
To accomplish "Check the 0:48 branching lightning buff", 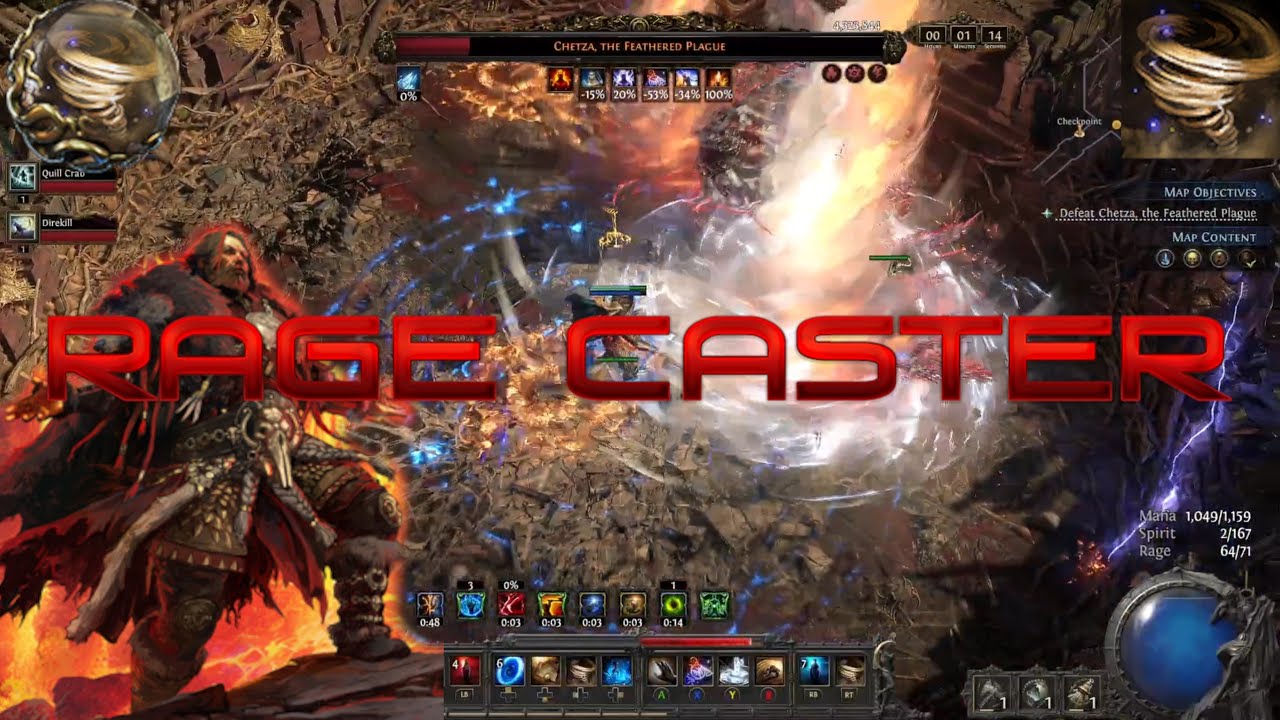I will pyautogui.click(x=430, y=605).
